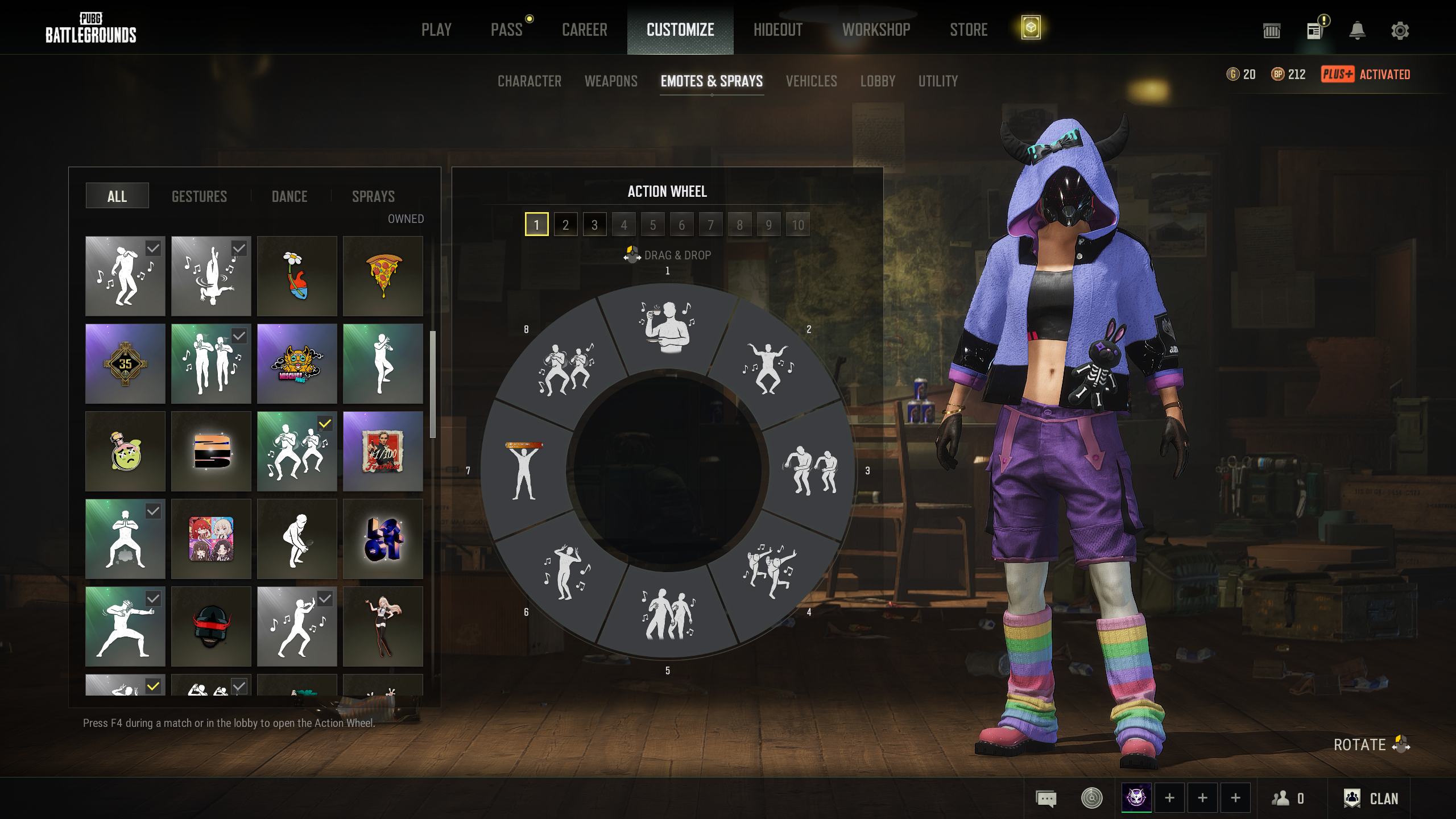Open the chat speech bubble
The image size is (1456, 819).
[x=1046, y=799]
